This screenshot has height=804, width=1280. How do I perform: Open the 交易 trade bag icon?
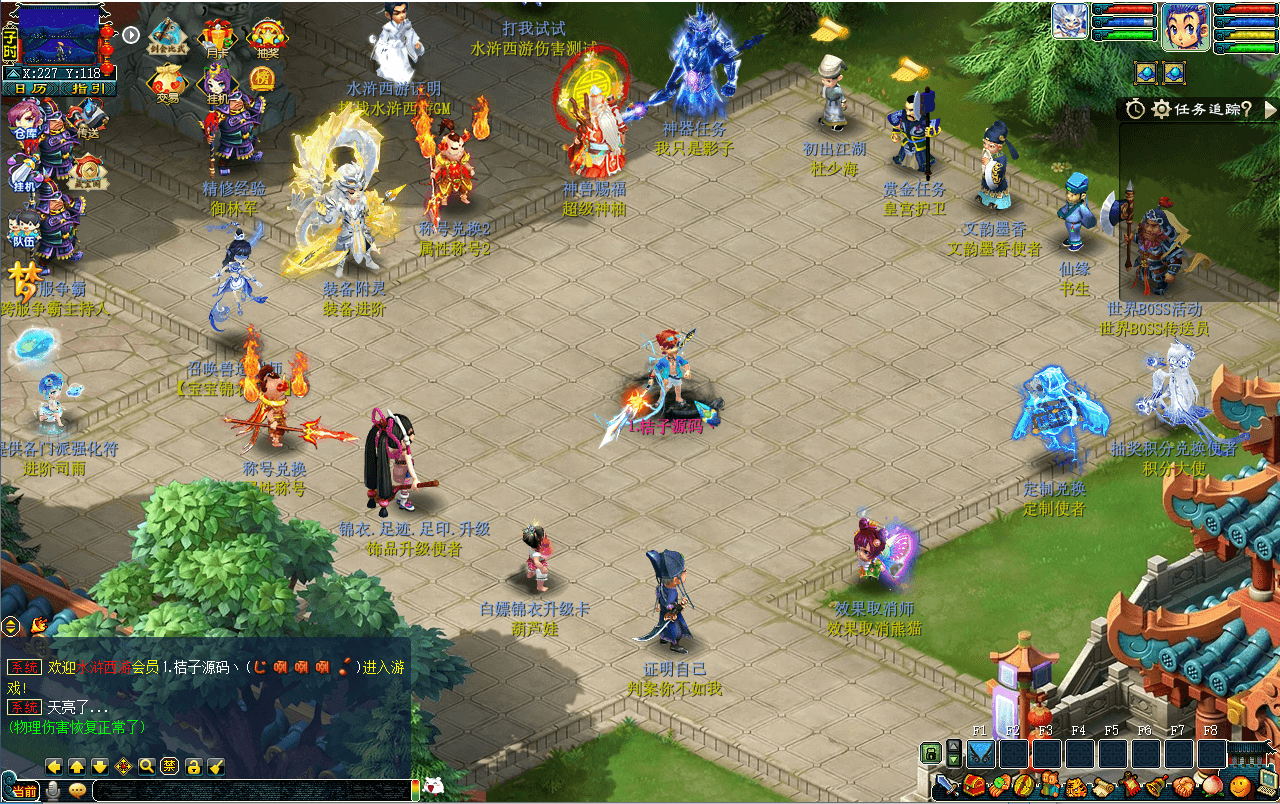(167, 84)
